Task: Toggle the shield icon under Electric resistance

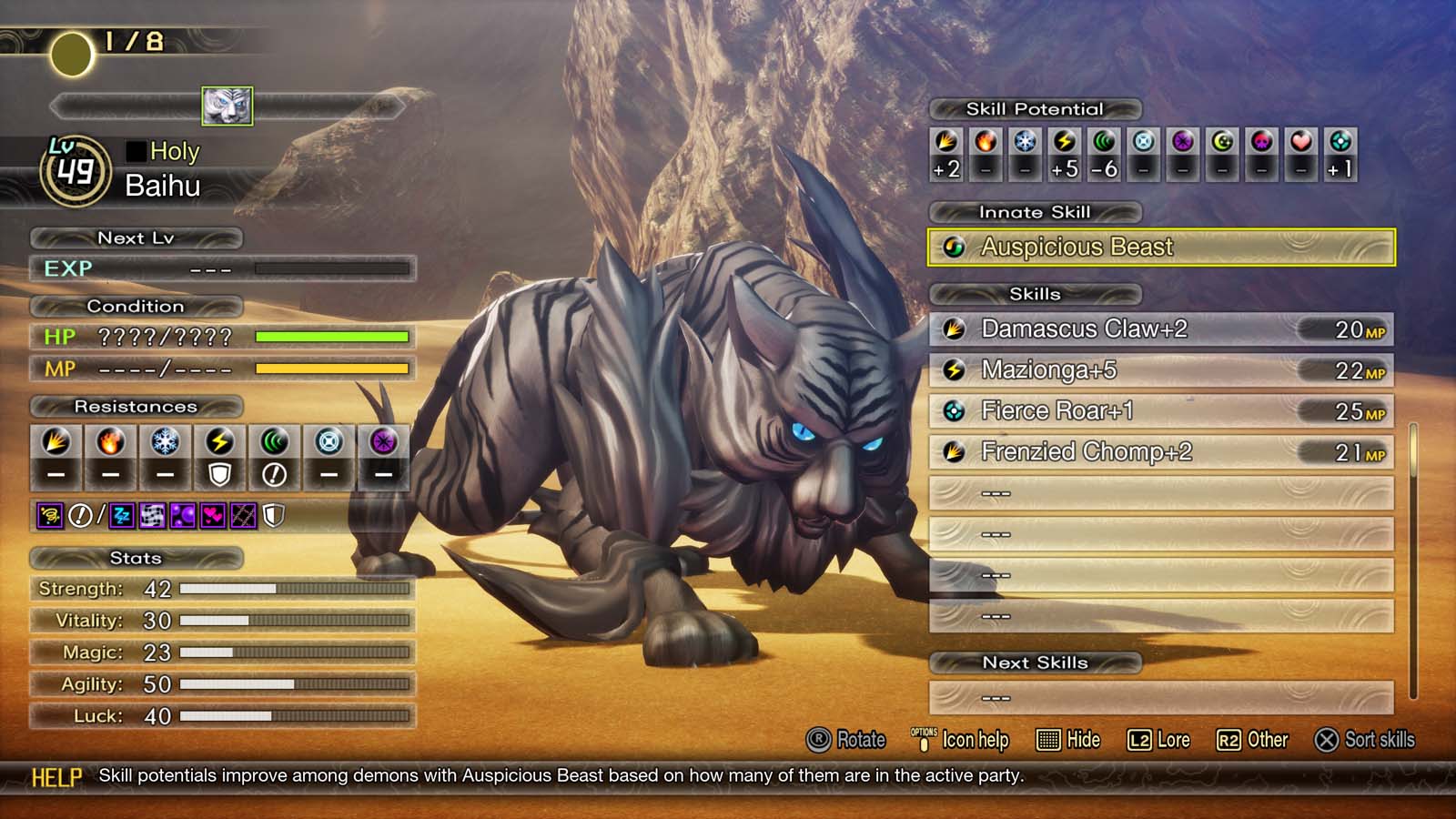Action: (x=218, y=472)
